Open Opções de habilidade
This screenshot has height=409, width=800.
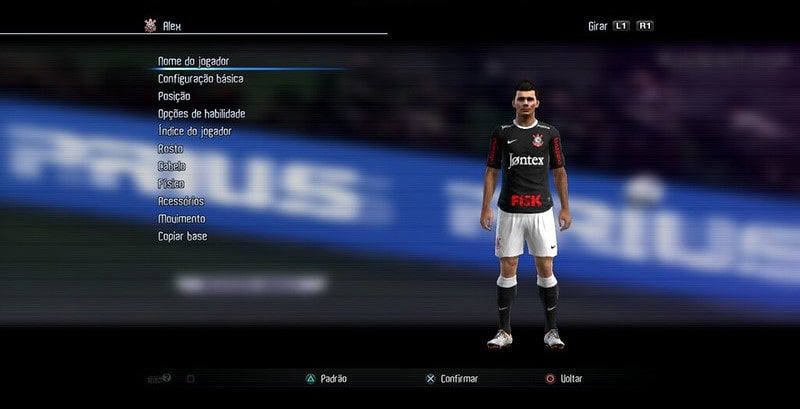click(x=201, y=113)
